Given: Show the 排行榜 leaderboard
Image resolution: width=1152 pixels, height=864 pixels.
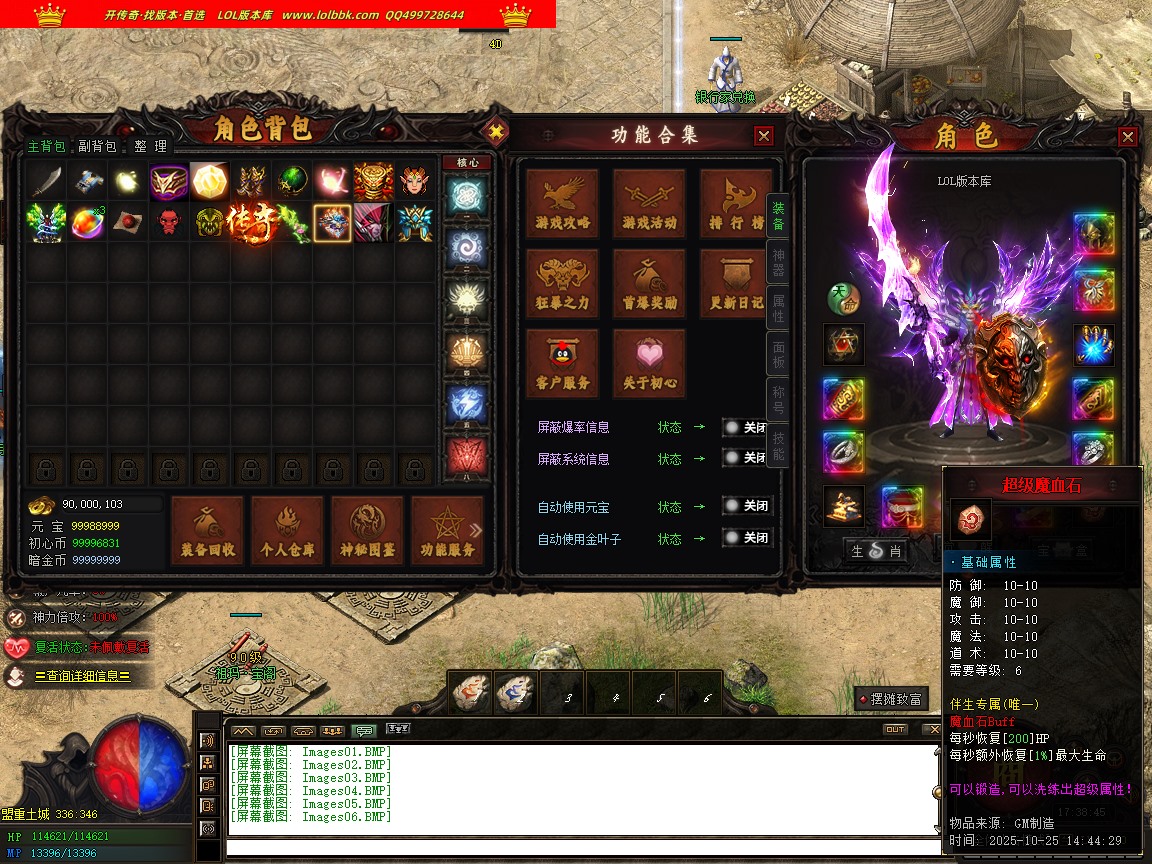Looking at the screenshot, I should [735, 204].
